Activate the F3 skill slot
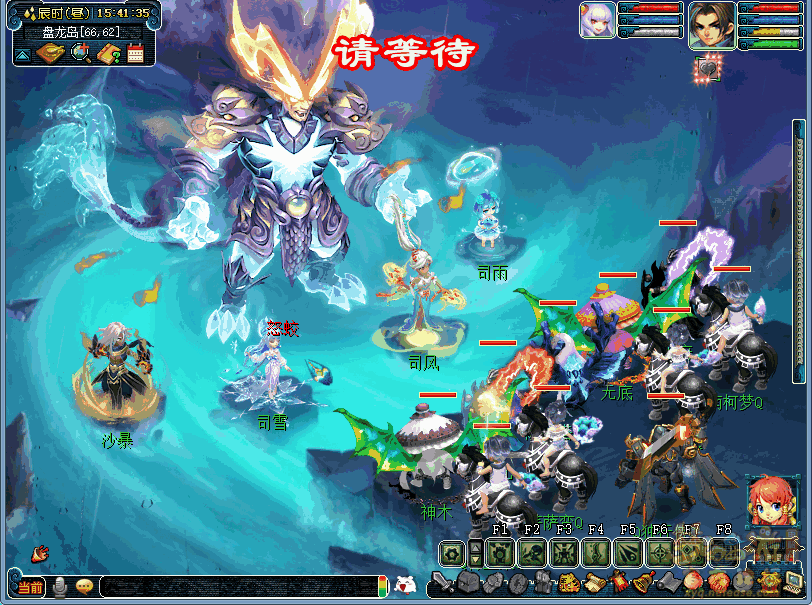The height and width of the screenshot is (605, 812). pyautogui.click(x=563, y=552)
